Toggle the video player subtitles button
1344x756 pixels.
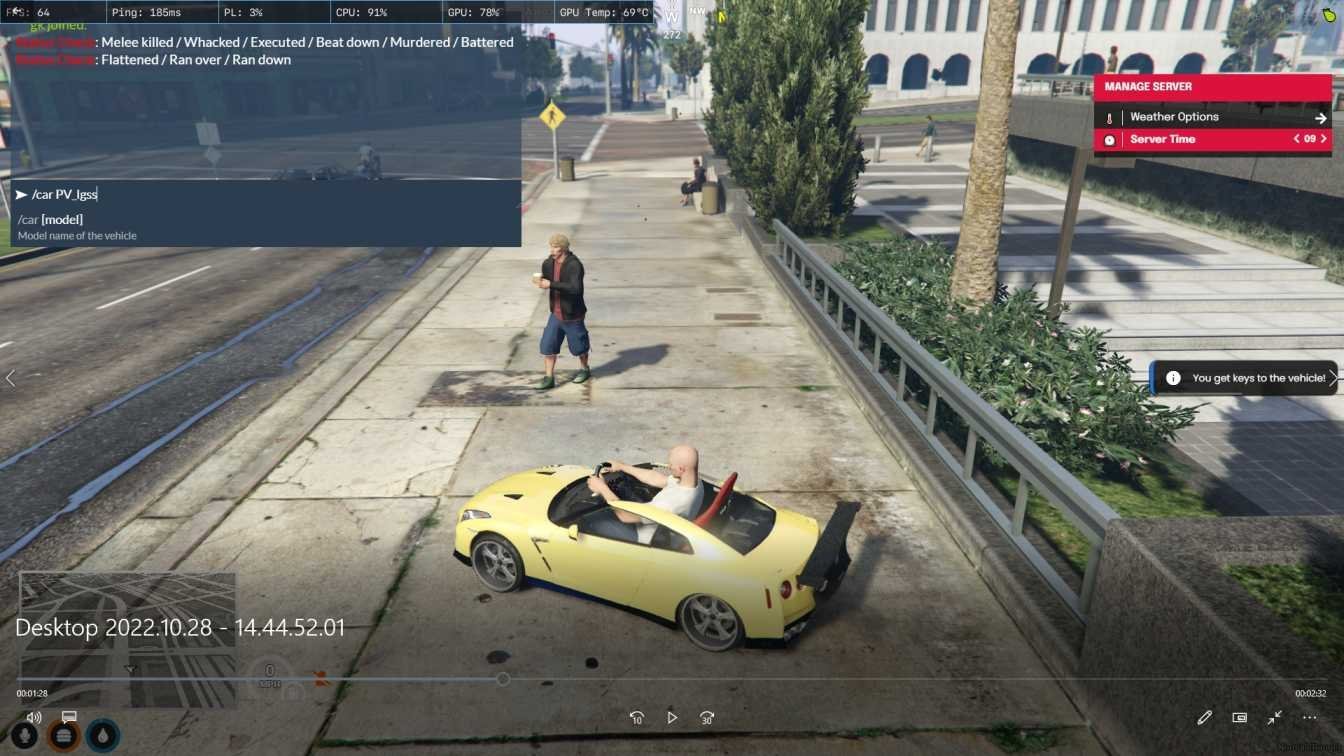pos(69,717)
